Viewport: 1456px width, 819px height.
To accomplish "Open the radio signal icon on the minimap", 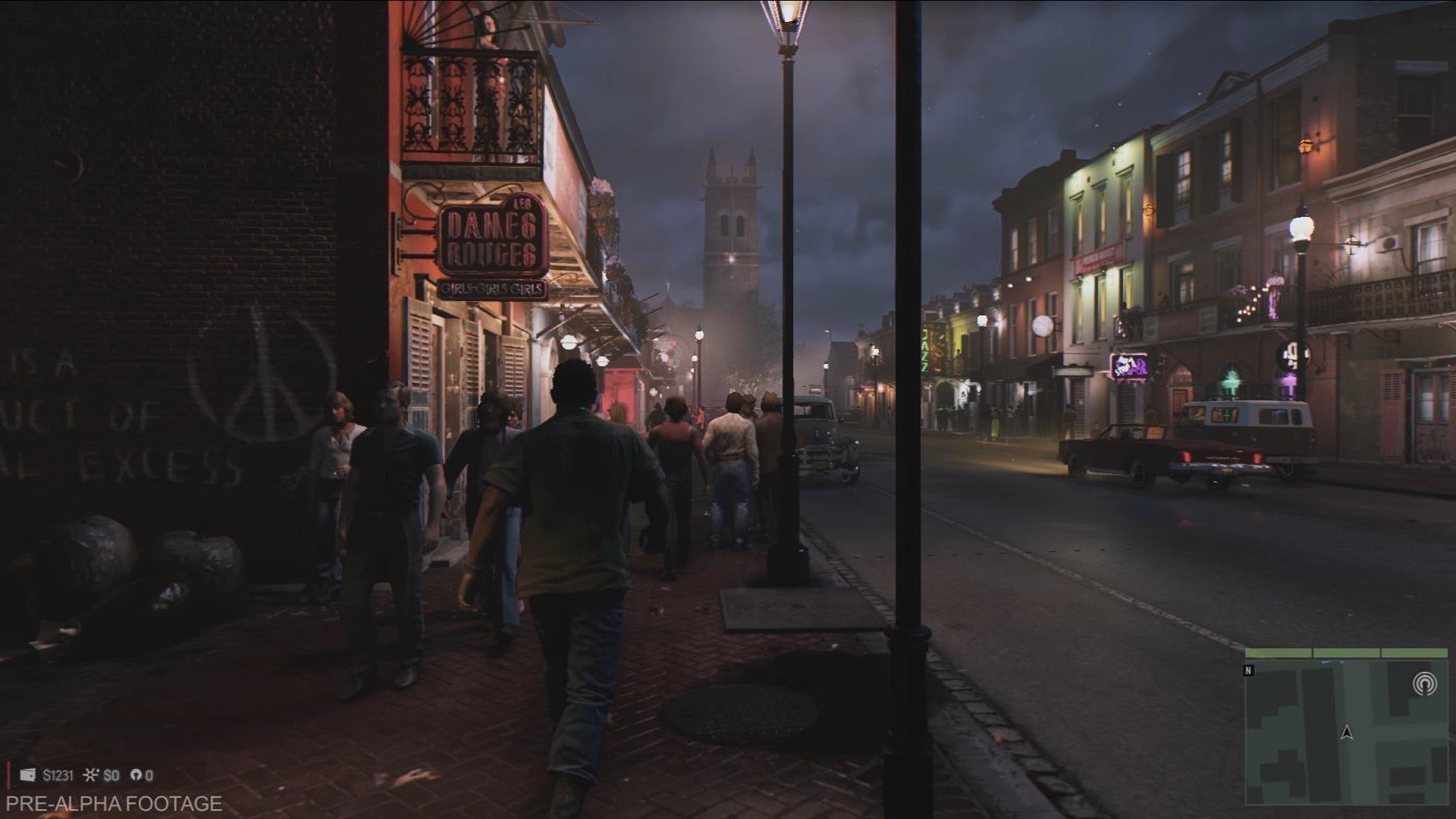I will 1425,683.
